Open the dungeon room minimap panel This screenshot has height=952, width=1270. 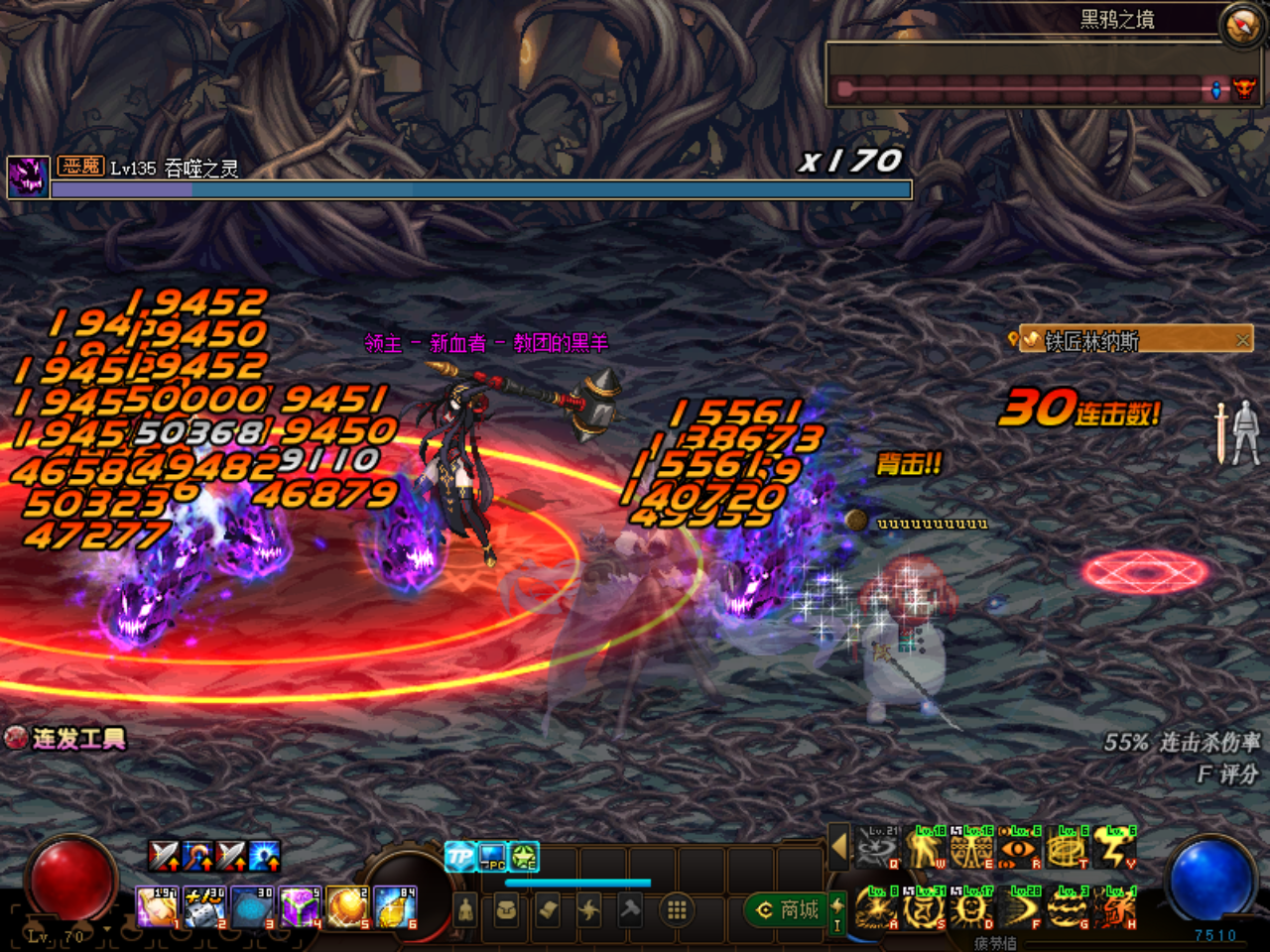pyautogui.click(x=1032, y=74)
